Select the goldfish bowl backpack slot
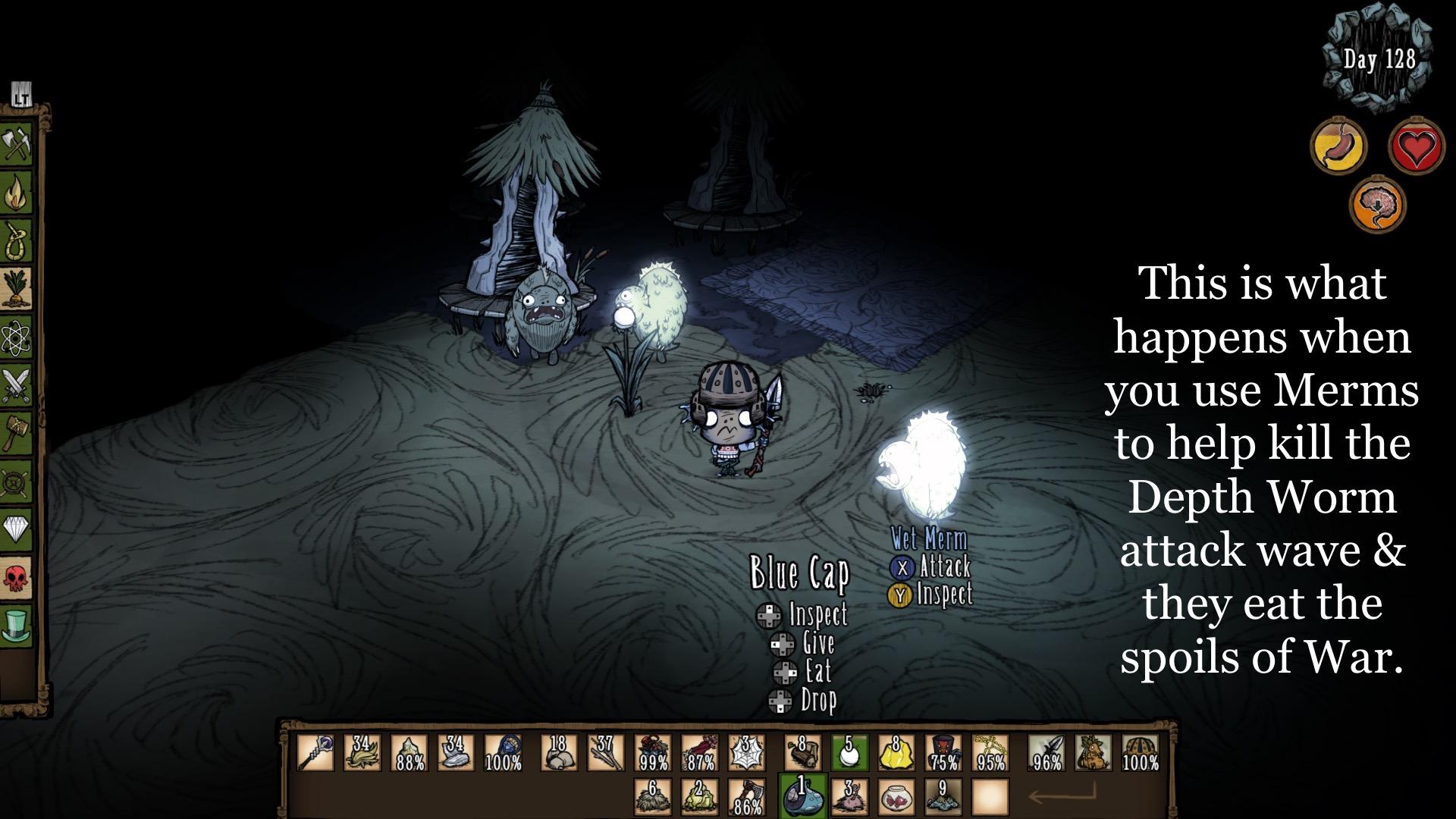 tap(896, 796)
